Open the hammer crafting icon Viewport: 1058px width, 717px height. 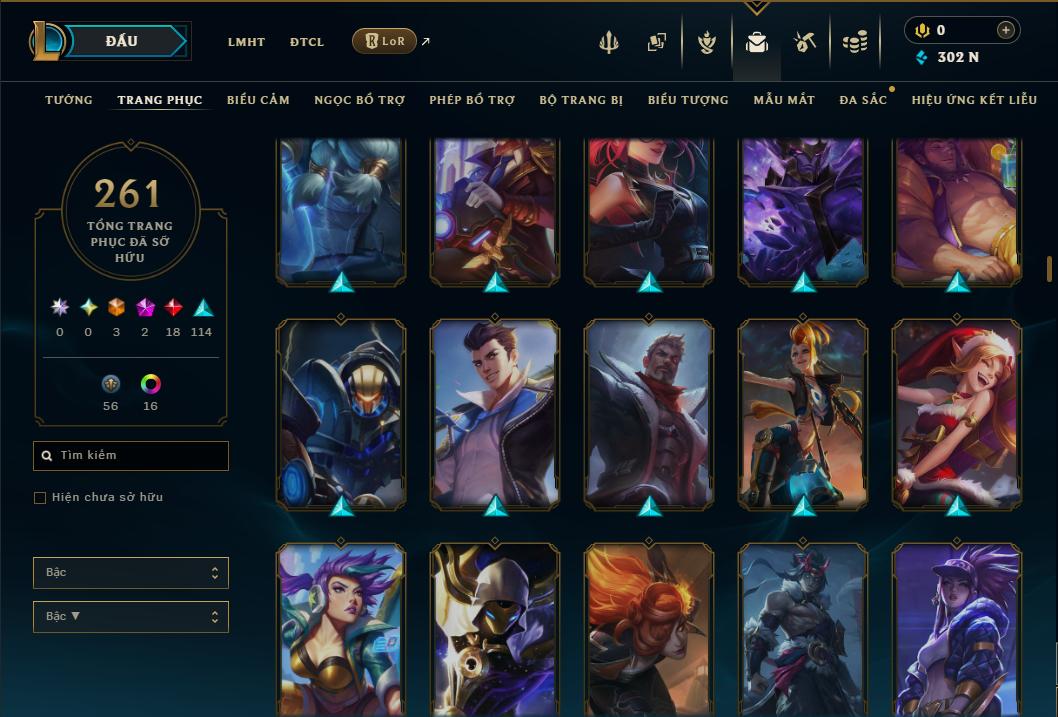click(x=805, y=42)
